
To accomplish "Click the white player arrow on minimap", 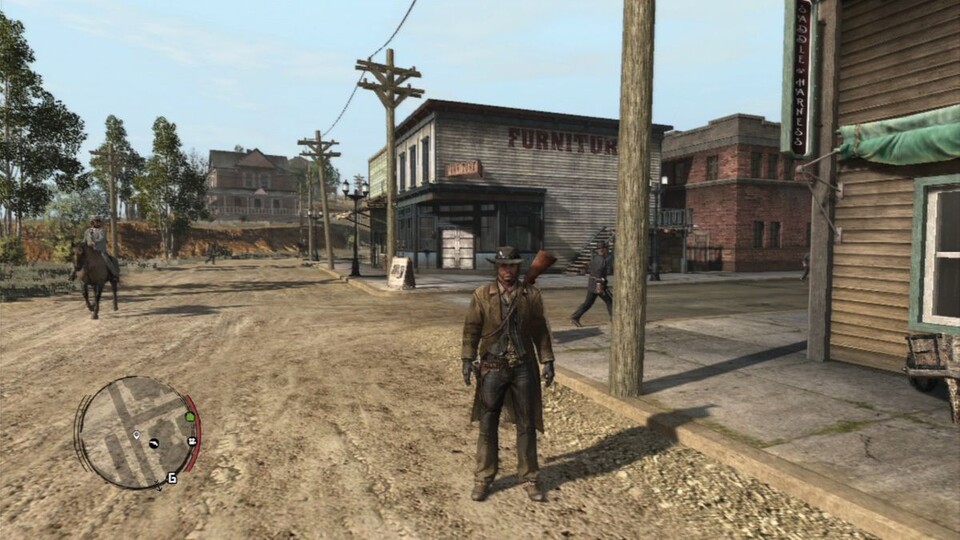I will tap(135, 435).
